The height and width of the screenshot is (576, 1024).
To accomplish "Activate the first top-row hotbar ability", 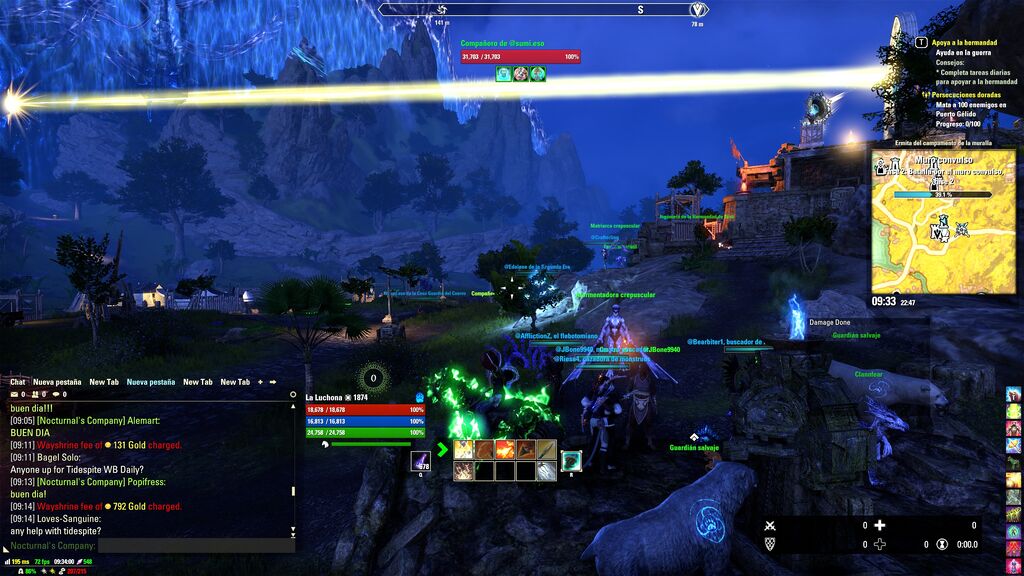I will coord(464,449).
